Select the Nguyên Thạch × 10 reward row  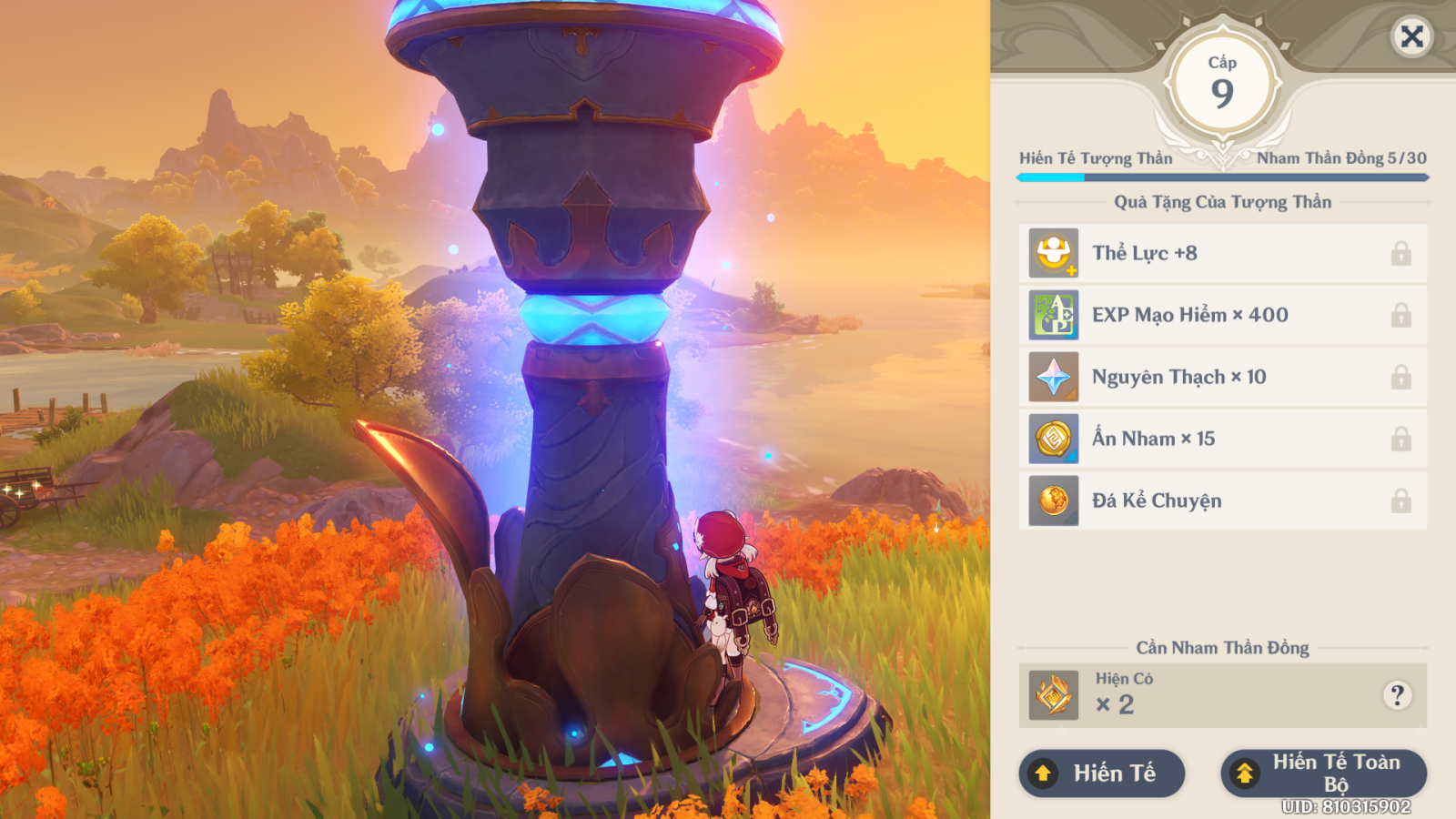click(x=1222, y=377)
